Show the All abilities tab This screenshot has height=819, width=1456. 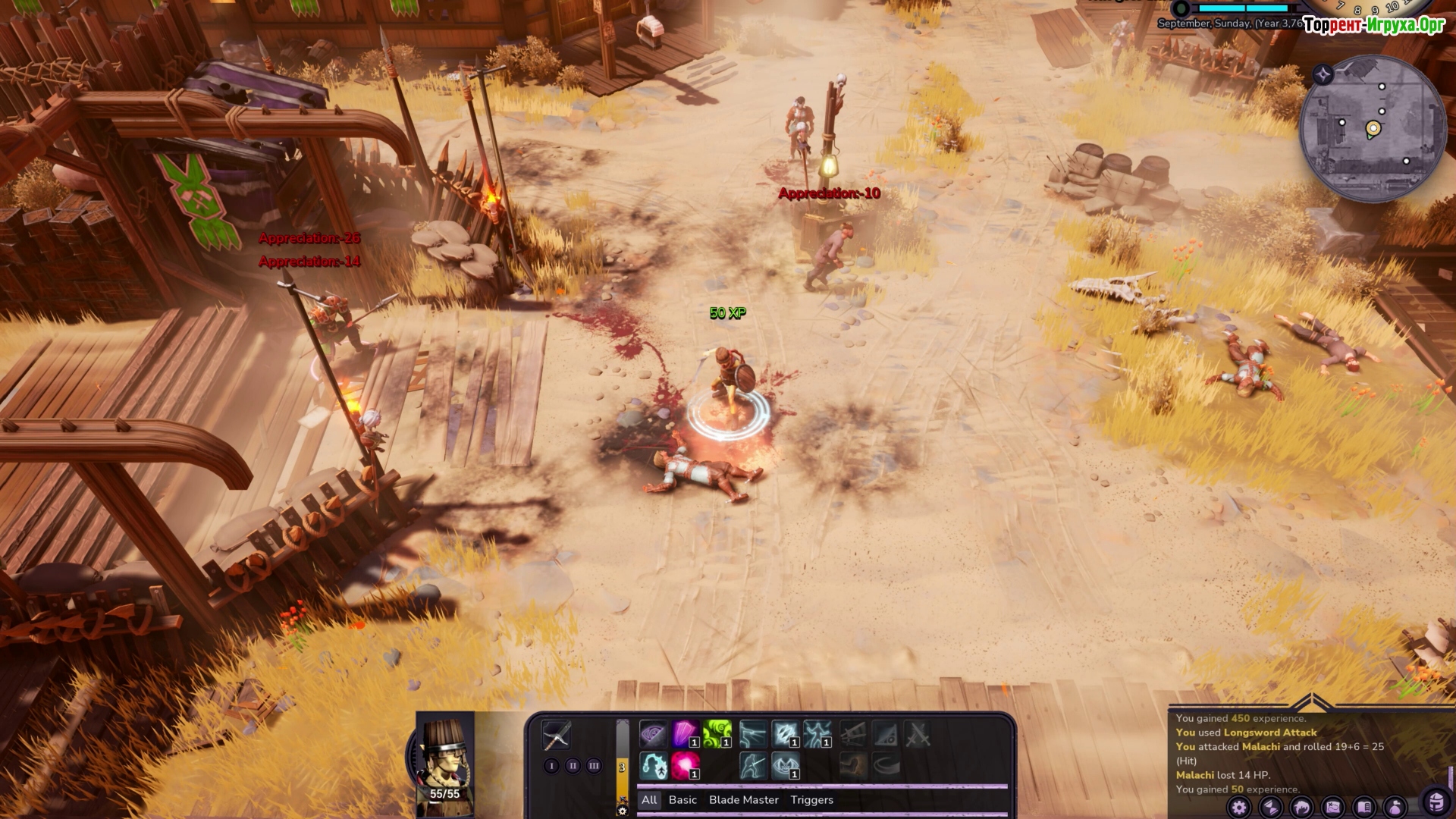(649, 800)
